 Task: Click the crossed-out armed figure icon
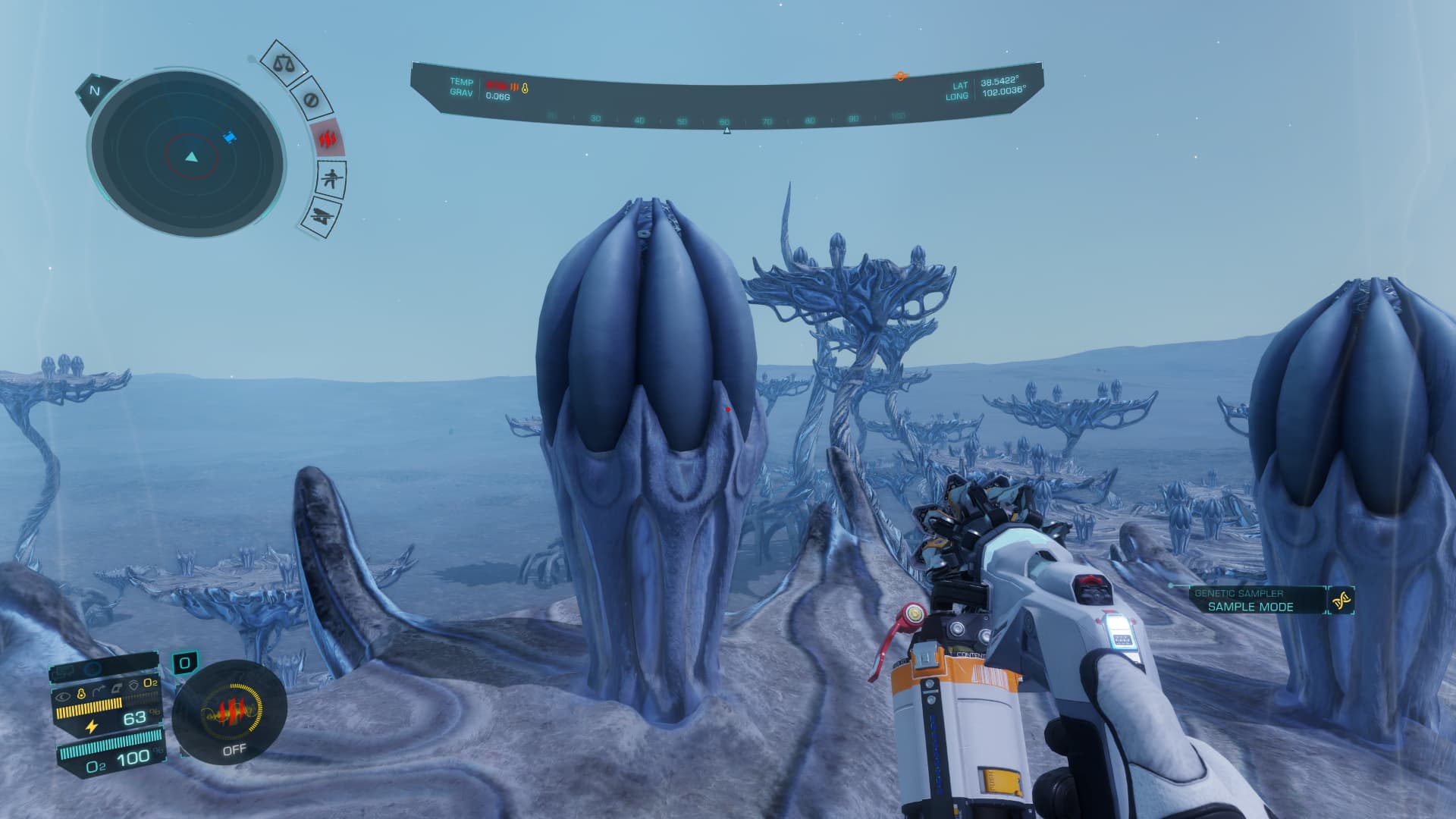(x=331, y=180)
